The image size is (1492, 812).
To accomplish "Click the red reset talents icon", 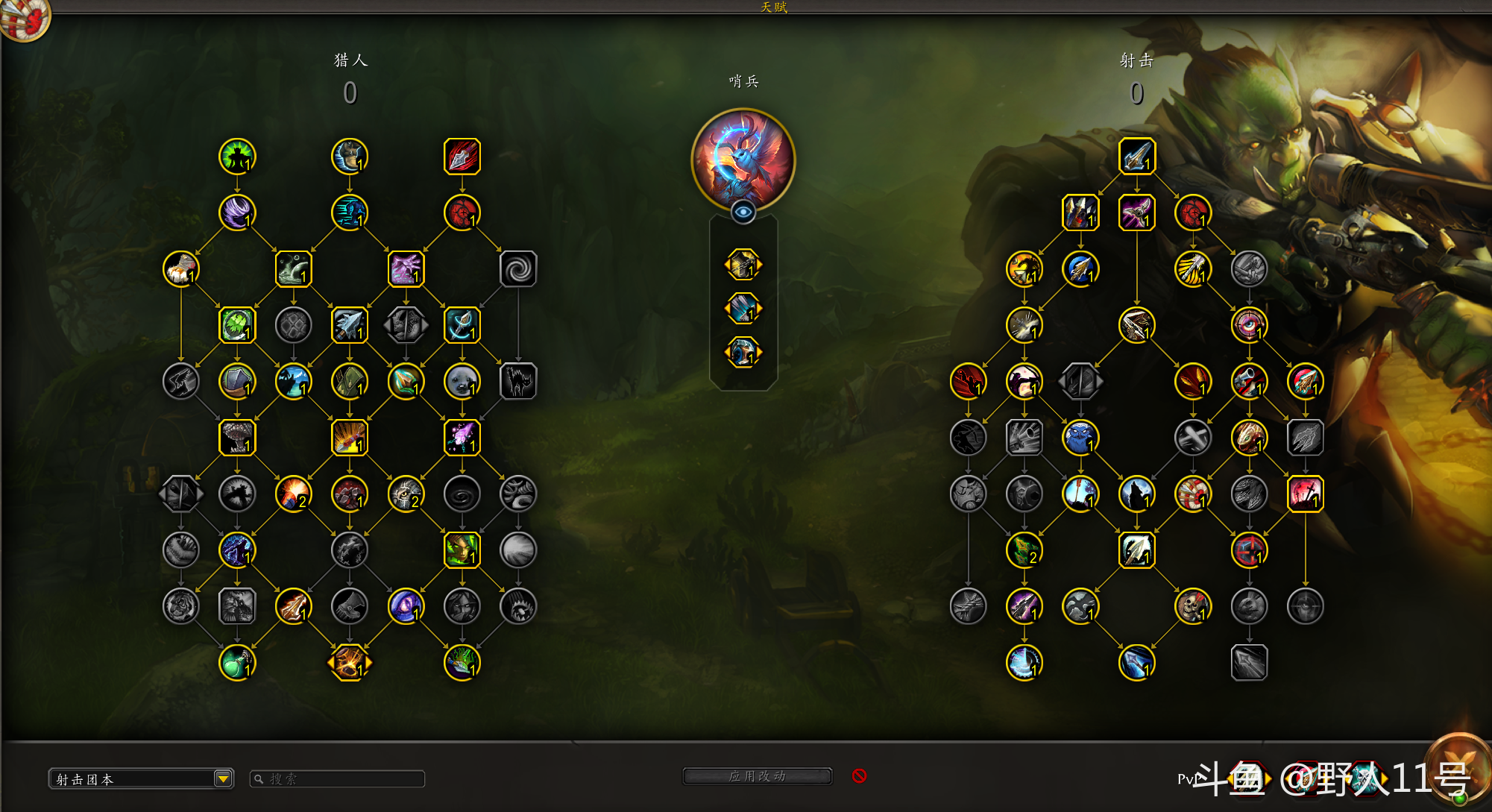I will (x=859, y=776).
